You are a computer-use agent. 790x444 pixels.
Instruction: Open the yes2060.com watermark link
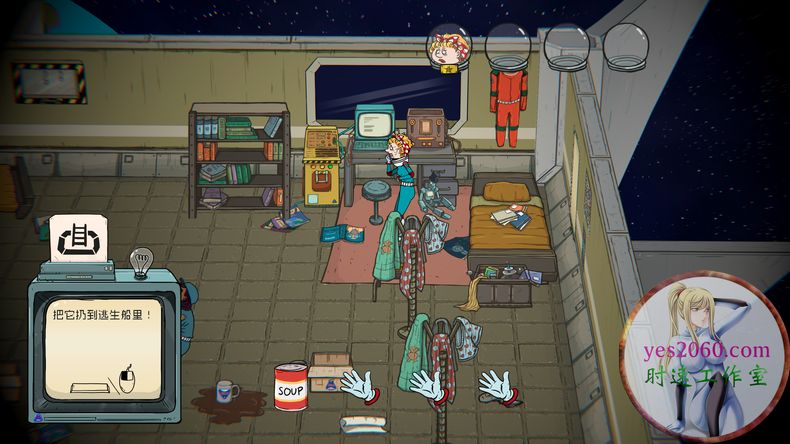pos(706,350)
